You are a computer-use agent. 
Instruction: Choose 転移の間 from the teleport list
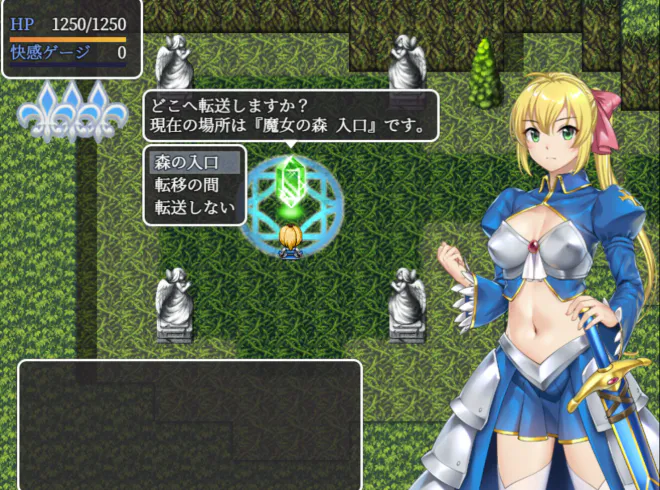coord(194,184)
